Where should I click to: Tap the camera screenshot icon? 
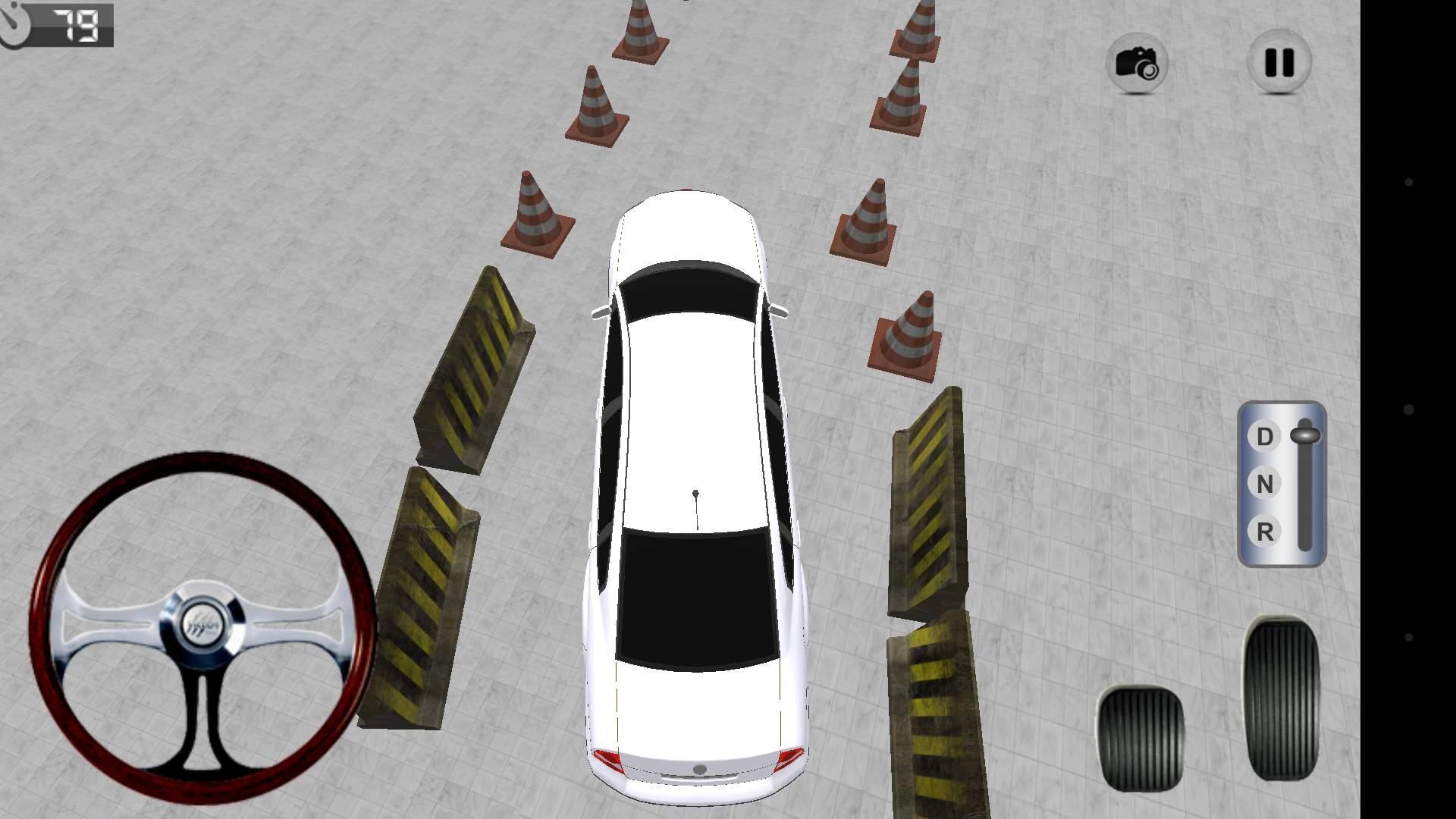[x=1139, y=64]
